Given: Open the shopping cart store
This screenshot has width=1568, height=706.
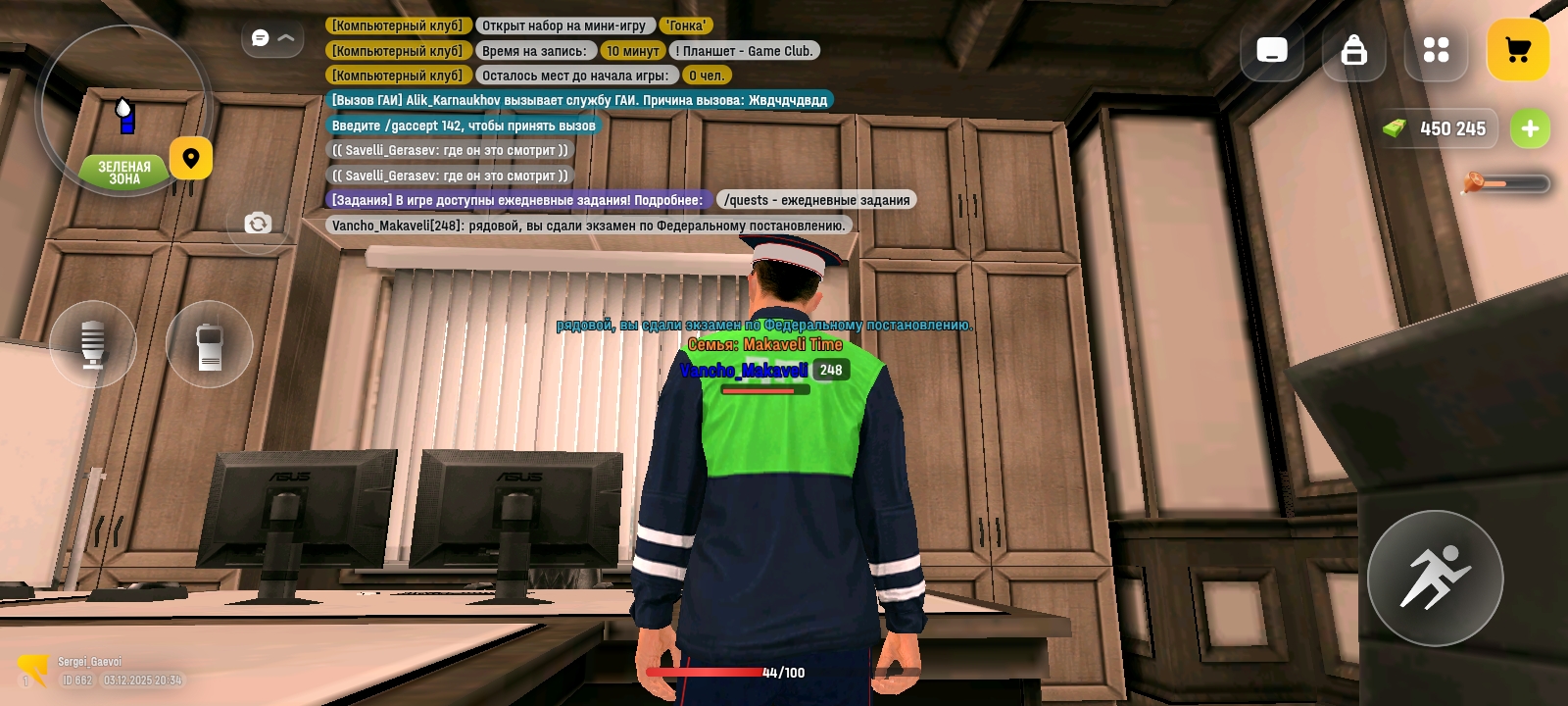Looking at the screenshot, I should (1517, 50).
